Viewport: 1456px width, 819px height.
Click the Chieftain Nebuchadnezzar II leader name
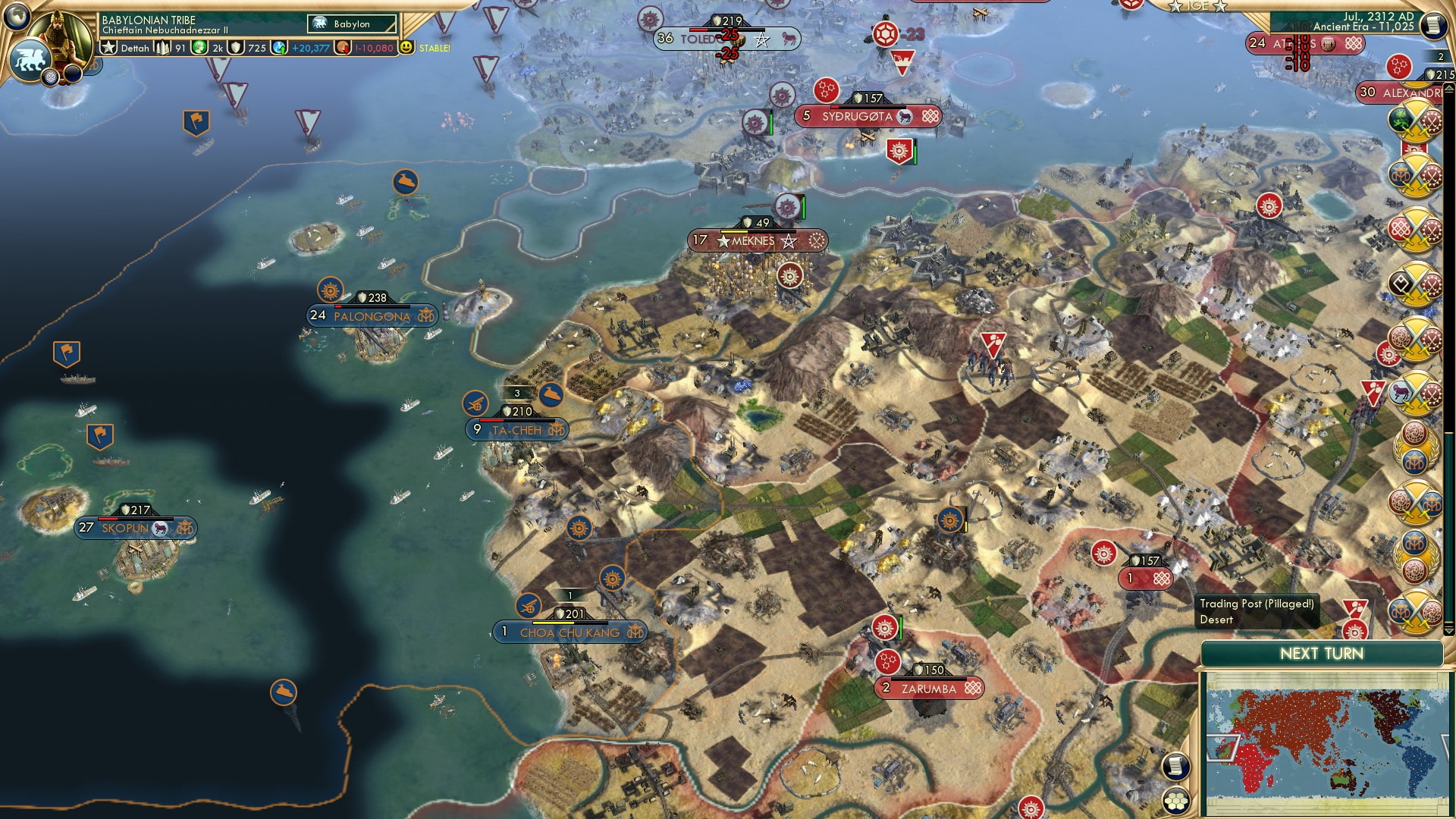point(165,32)
